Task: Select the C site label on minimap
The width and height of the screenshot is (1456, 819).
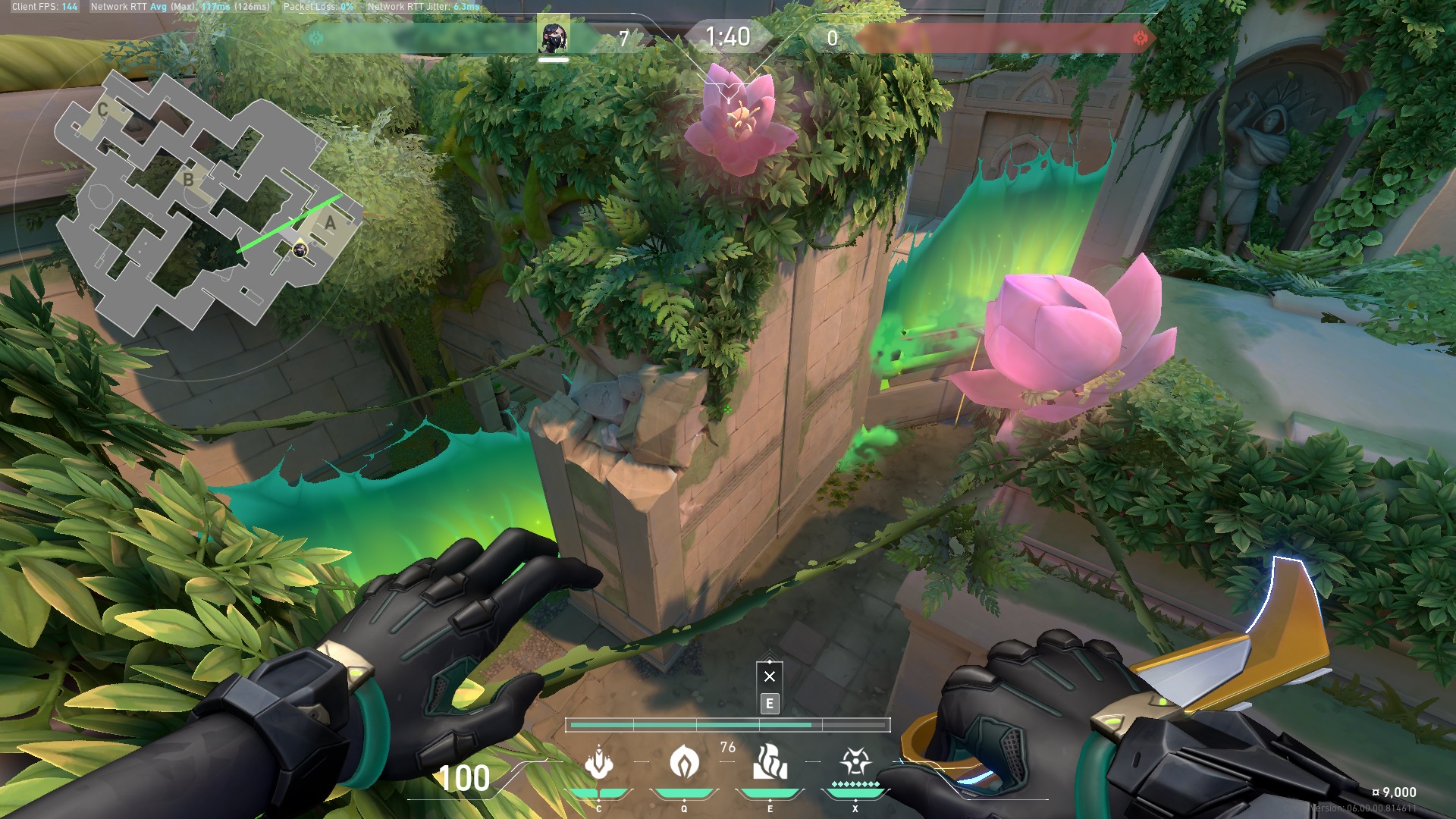Action: pyautogui.click(x=103, y=110)
